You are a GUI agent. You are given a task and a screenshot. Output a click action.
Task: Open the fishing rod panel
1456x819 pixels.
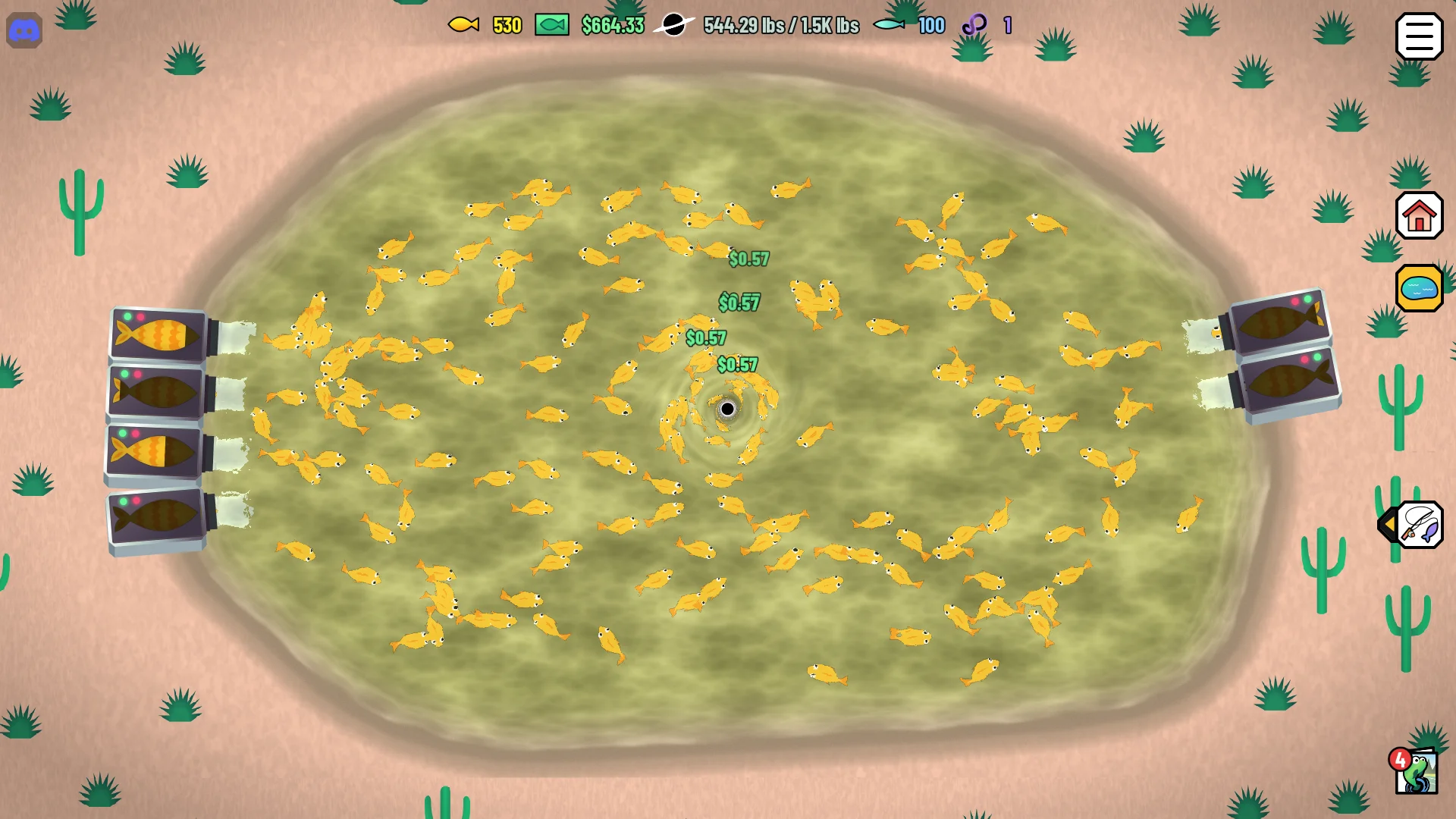(x=1419, y=525)
